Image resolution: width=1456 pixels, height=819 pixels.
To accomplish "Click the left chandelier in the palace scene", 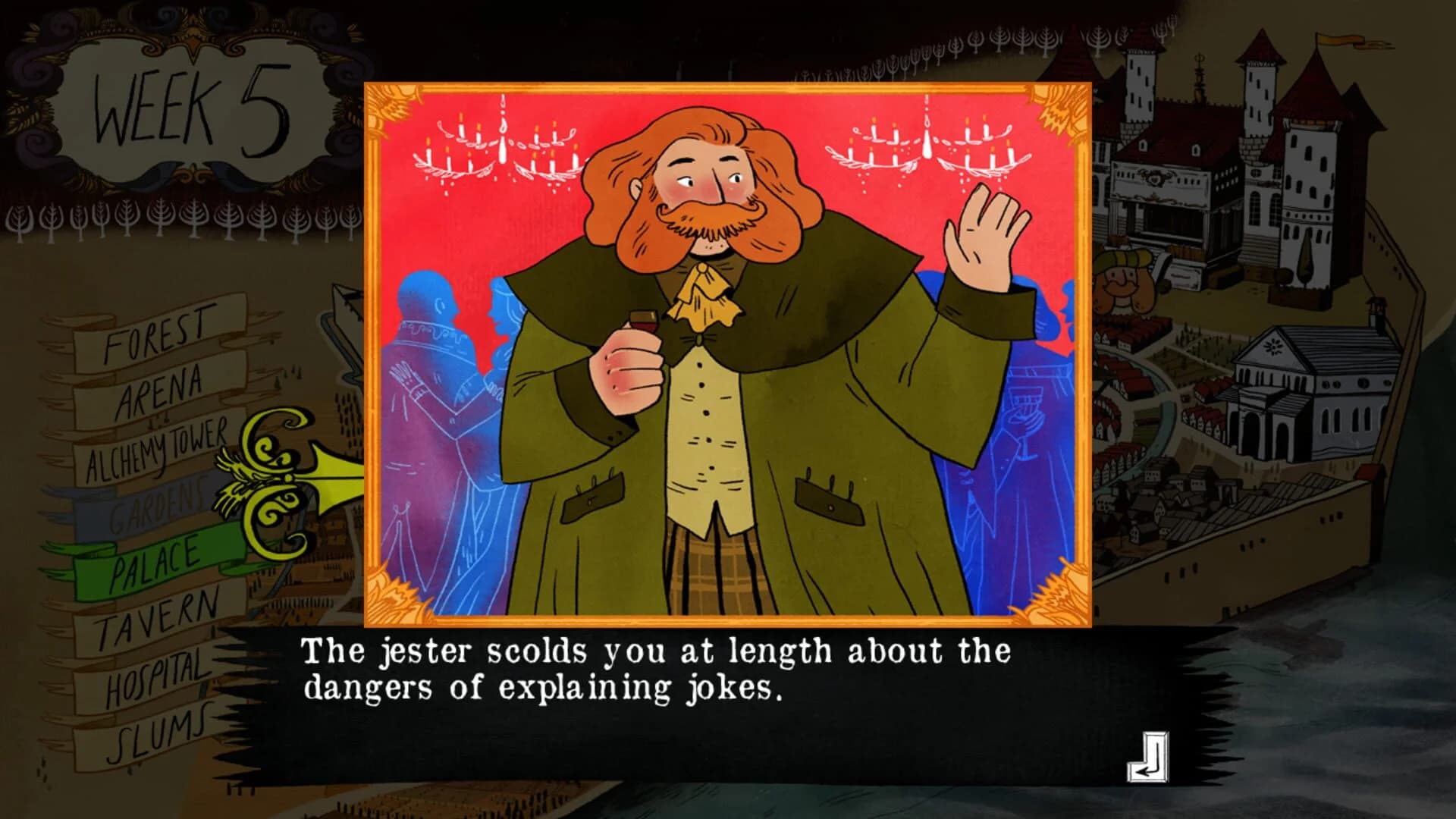I will [500, 144].
